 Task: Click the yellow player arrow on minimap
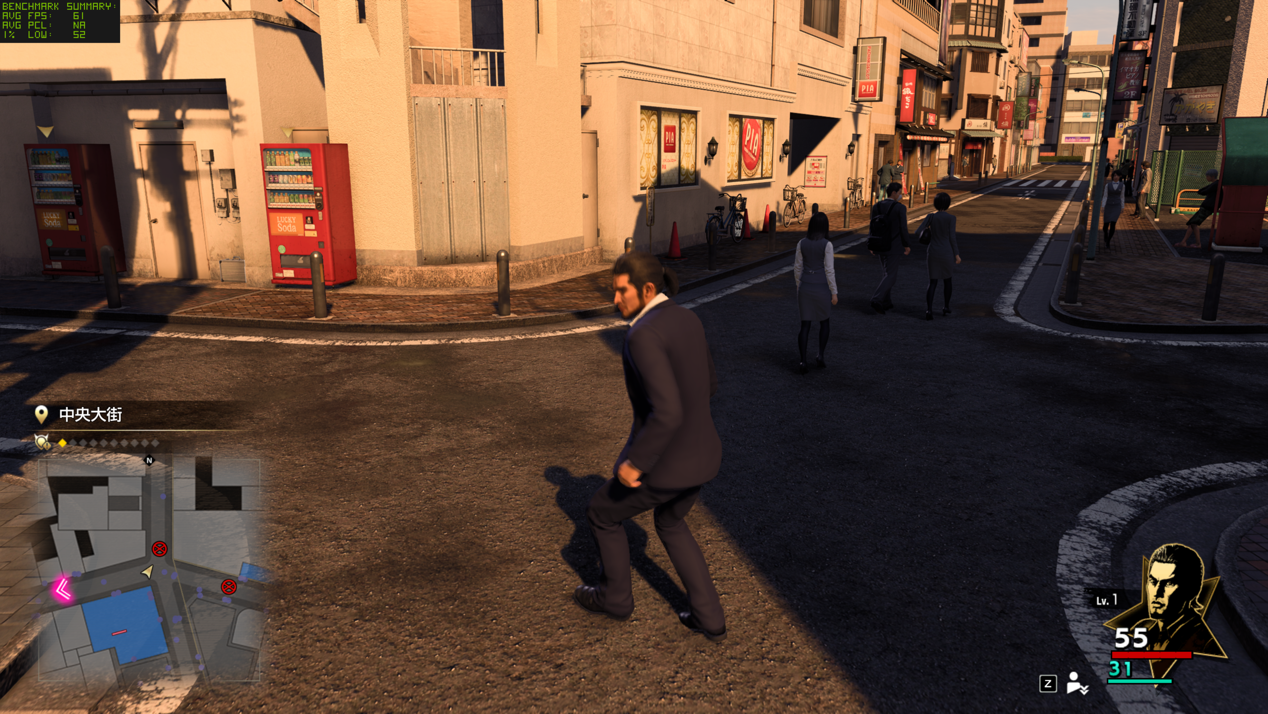(148, 571)
